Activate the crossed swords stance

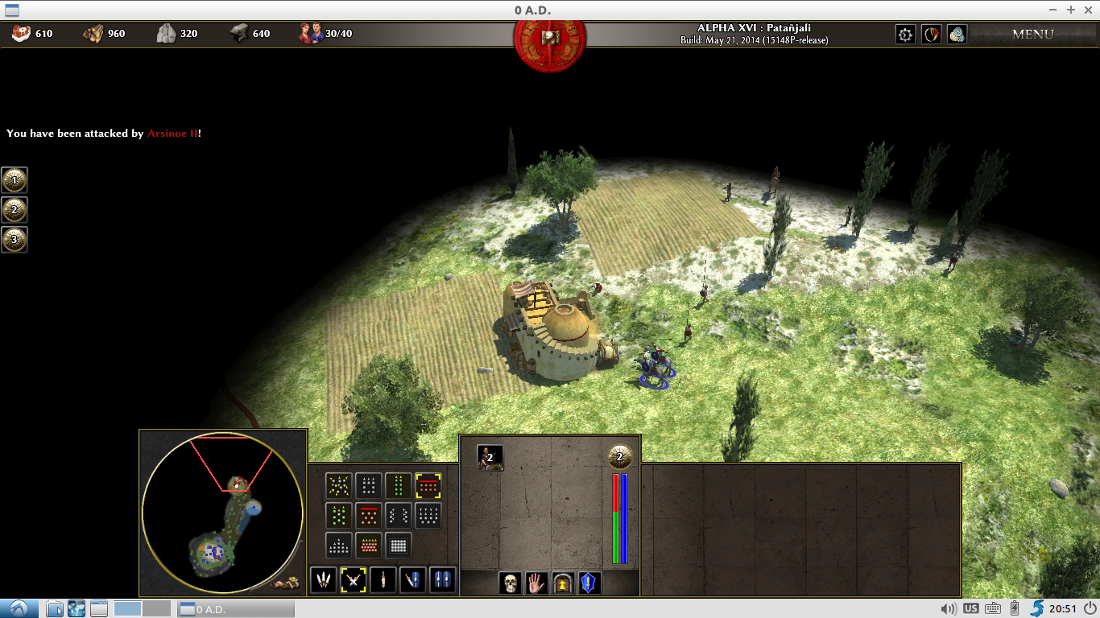tap(352, 579)
